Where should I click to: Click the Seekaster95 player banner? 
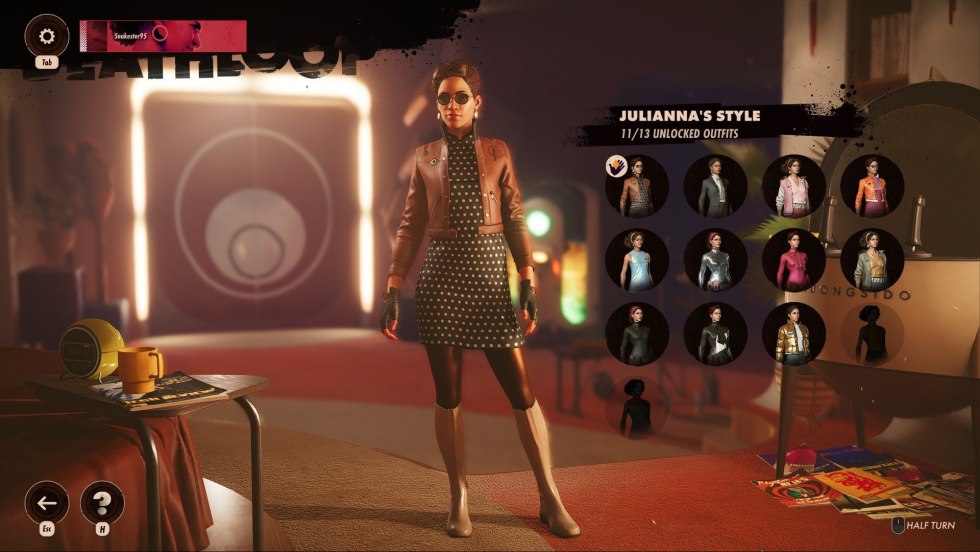(x=163, y=36)
